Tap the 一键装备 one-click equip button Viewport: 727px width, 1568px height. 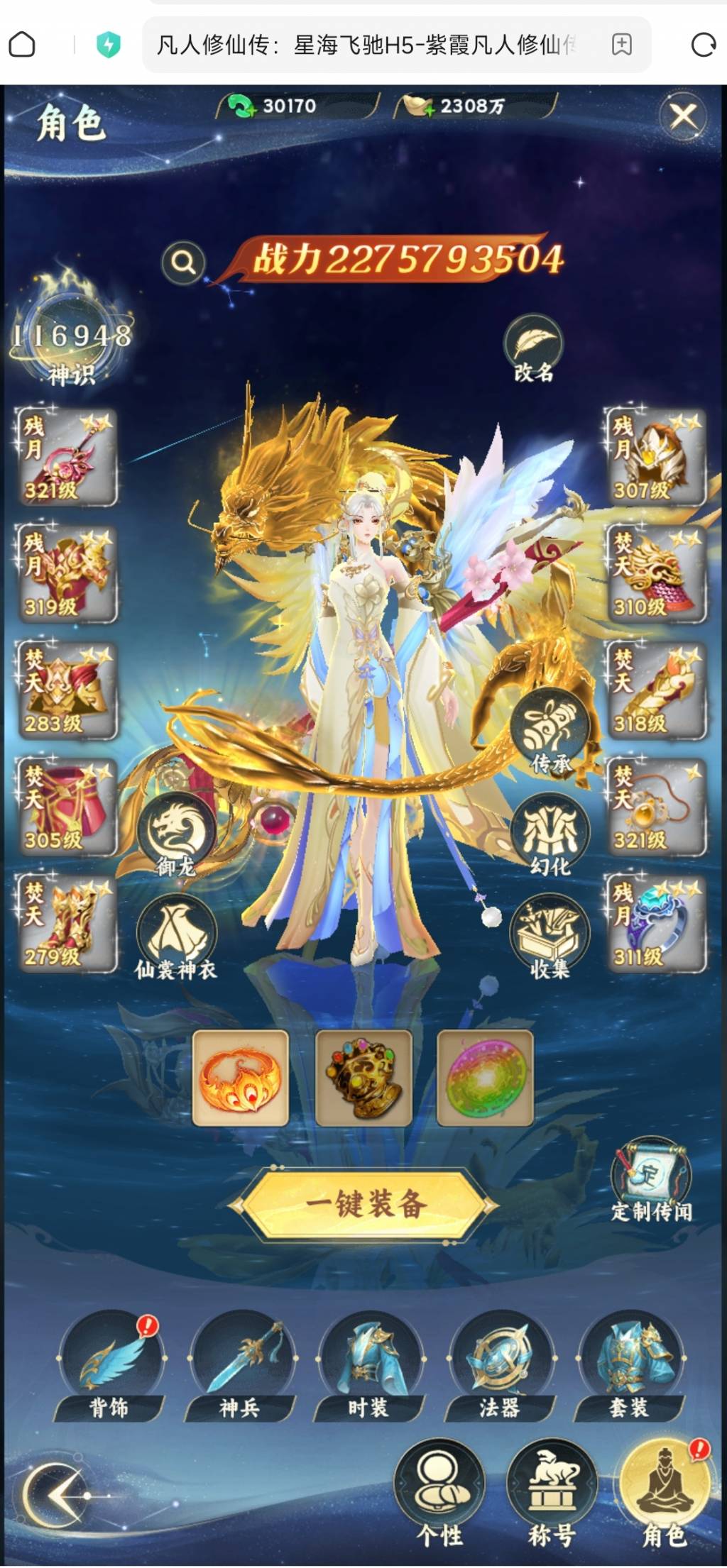click(365, 1203)
